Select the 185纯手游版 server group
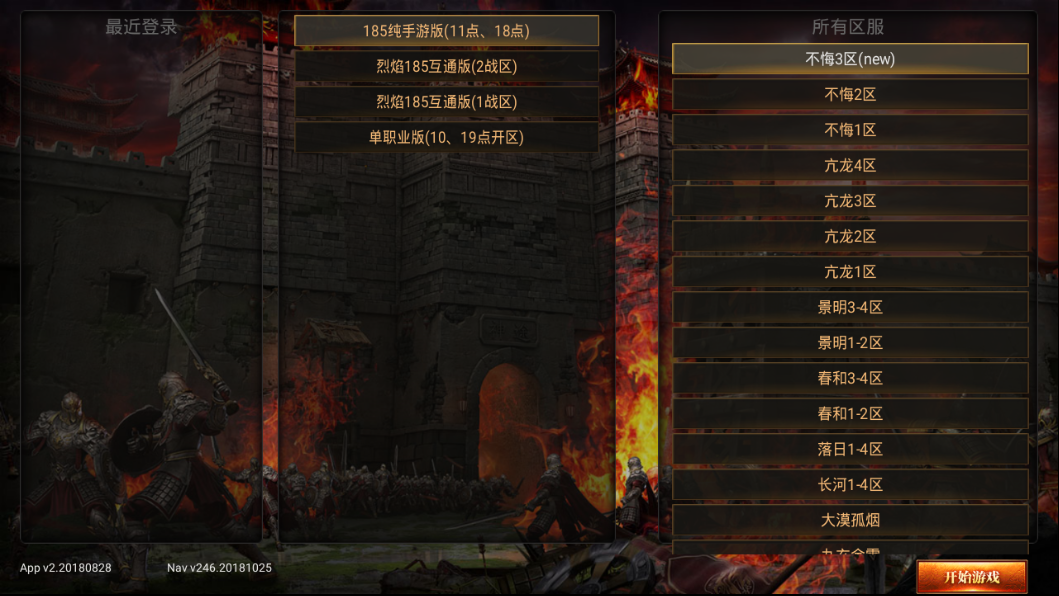The image size is (1059, 596). 446,31
